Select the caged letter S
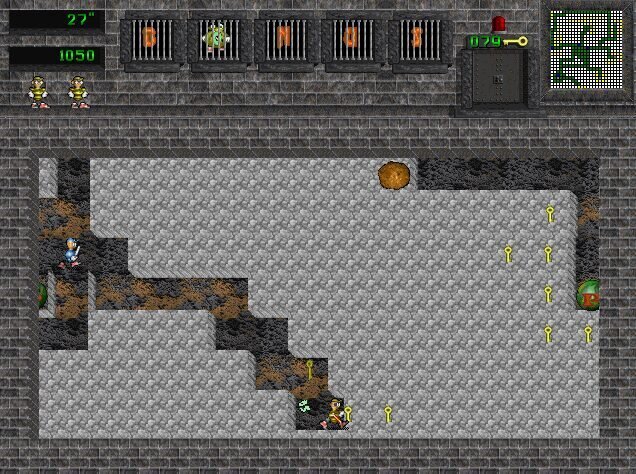The width and height of the screenshot is (636, 474). 419,40
